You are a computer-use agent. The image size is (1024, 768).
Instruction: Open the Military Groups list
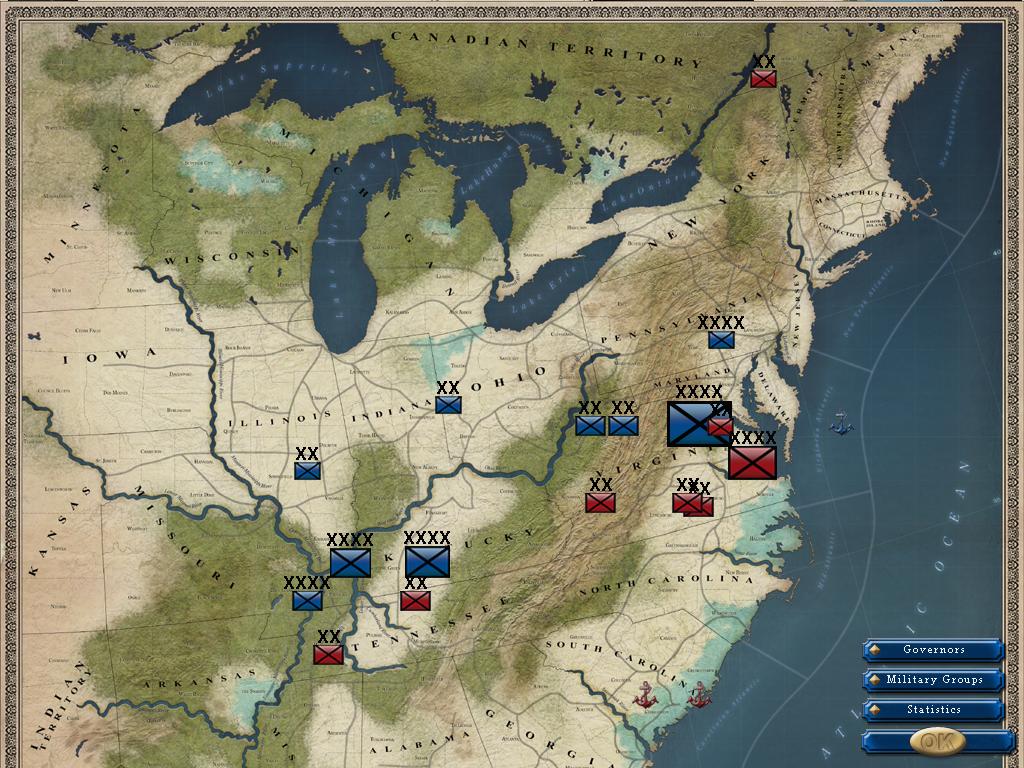[x=934, y=680]
